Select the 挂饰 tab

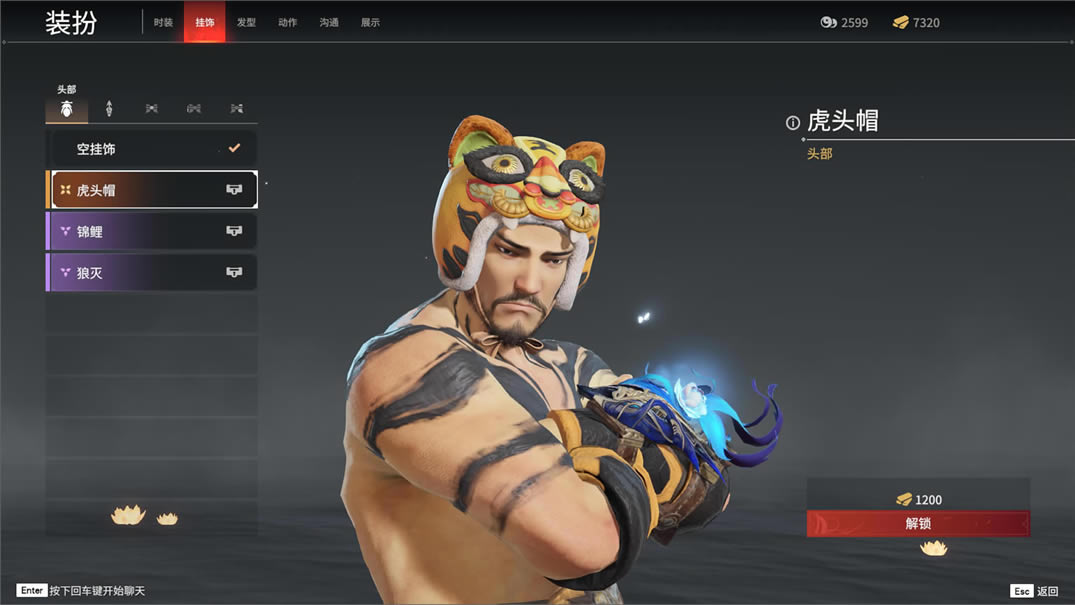[205, 22]
